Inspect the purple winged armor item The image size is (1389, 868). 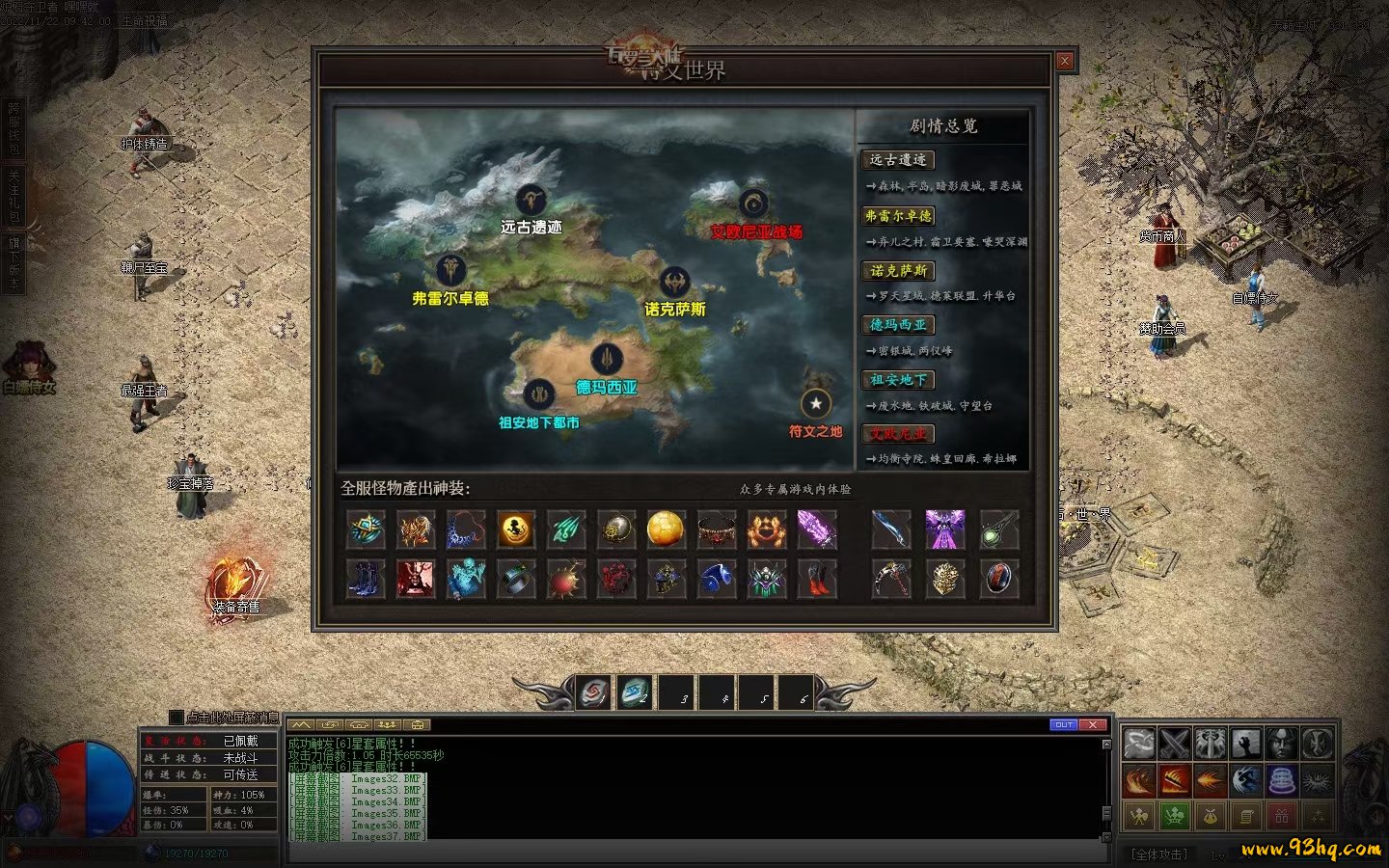[x=944, y=529]
